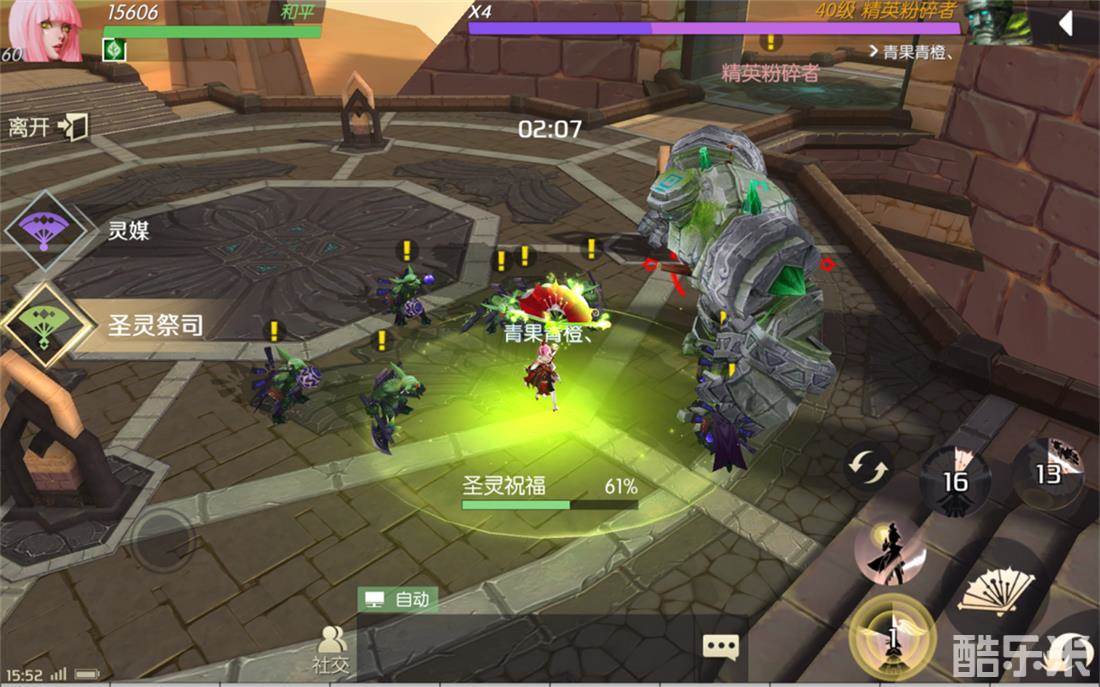
Task: Use the swap arrows target-switch button
Action: click(866, 467)
